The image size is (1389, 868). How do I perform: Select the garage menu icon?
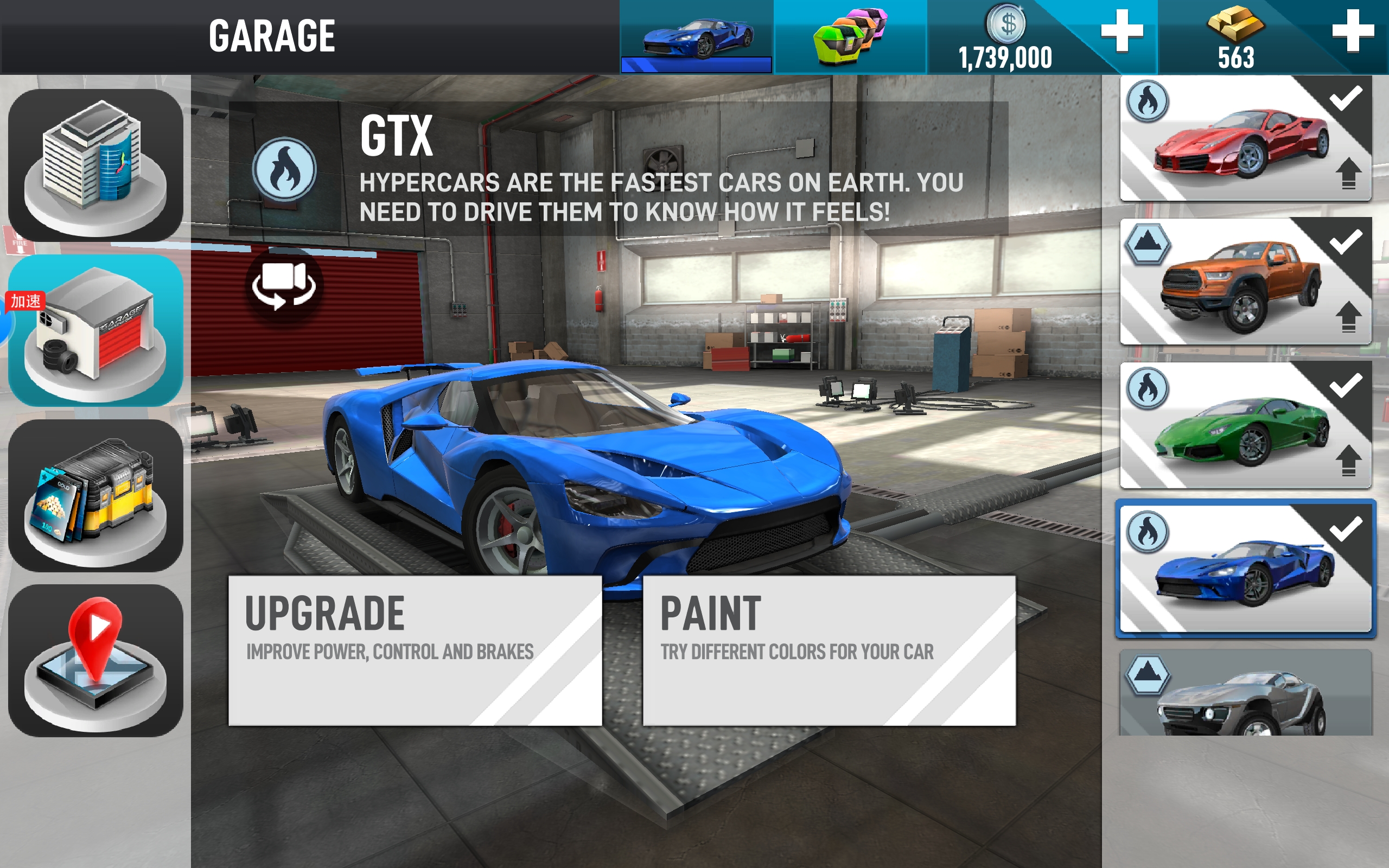95,331
